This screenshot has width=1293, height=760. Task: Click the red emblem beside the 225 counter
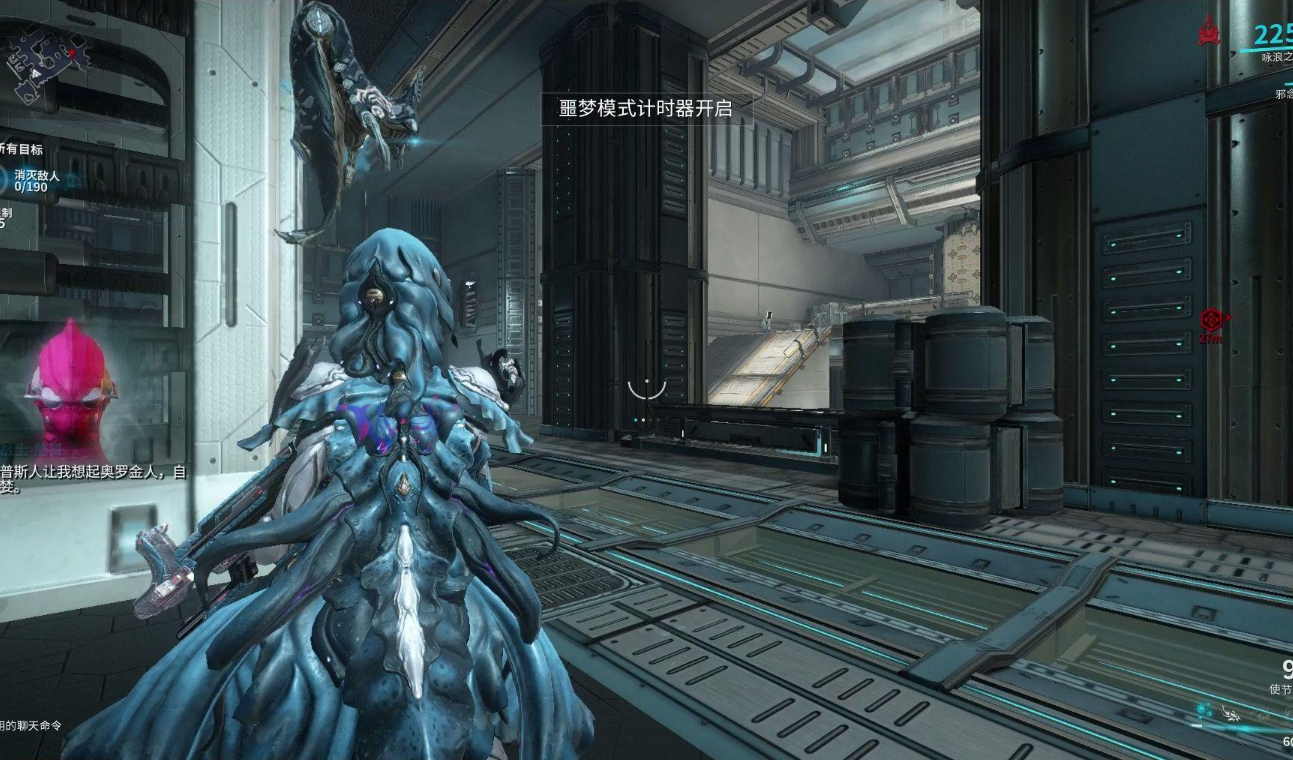pyautogui.click(x=1209, y=35)
